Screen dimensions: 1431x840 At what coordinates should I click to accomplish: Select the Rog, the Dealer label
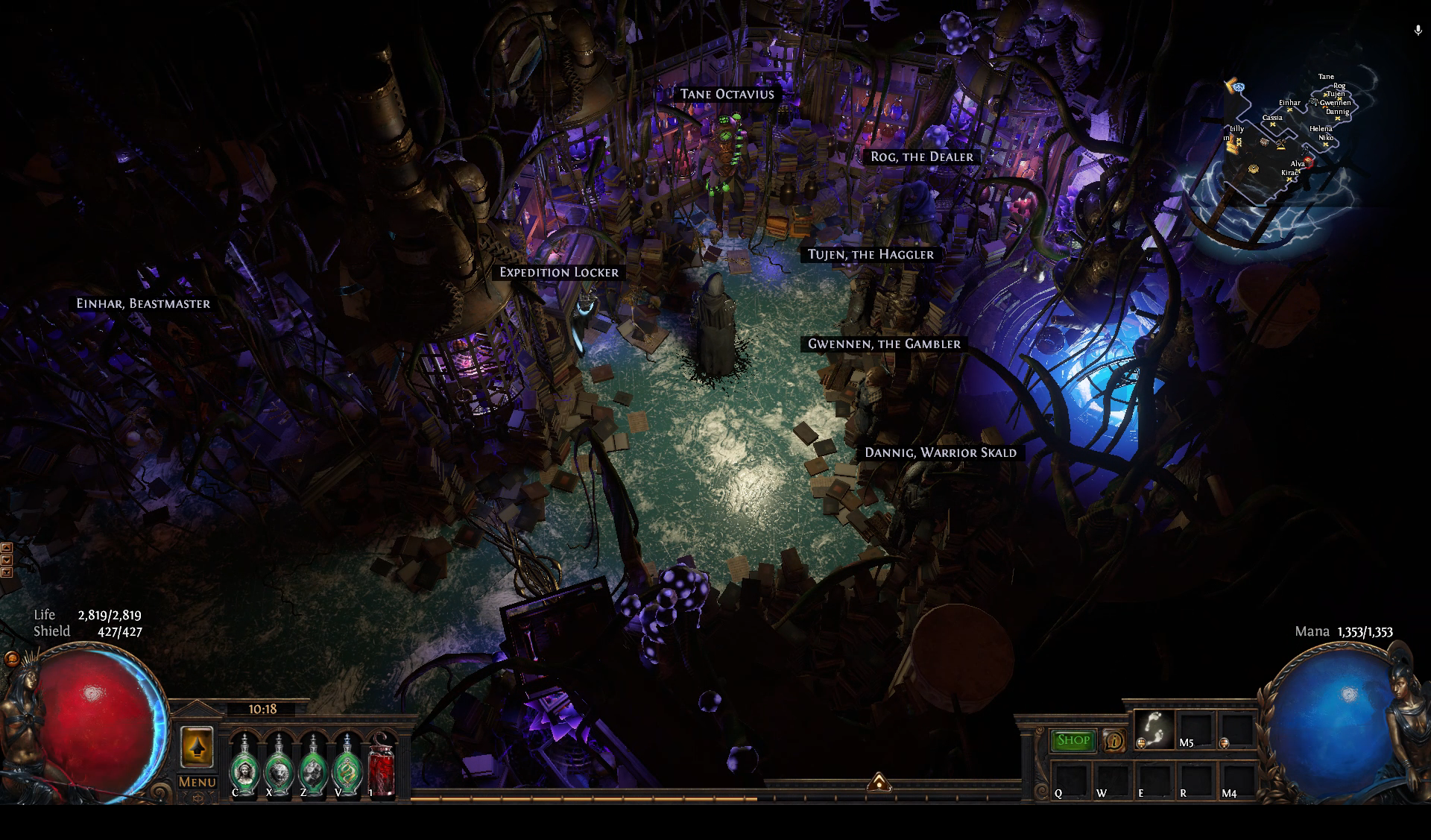pos(922,157)
